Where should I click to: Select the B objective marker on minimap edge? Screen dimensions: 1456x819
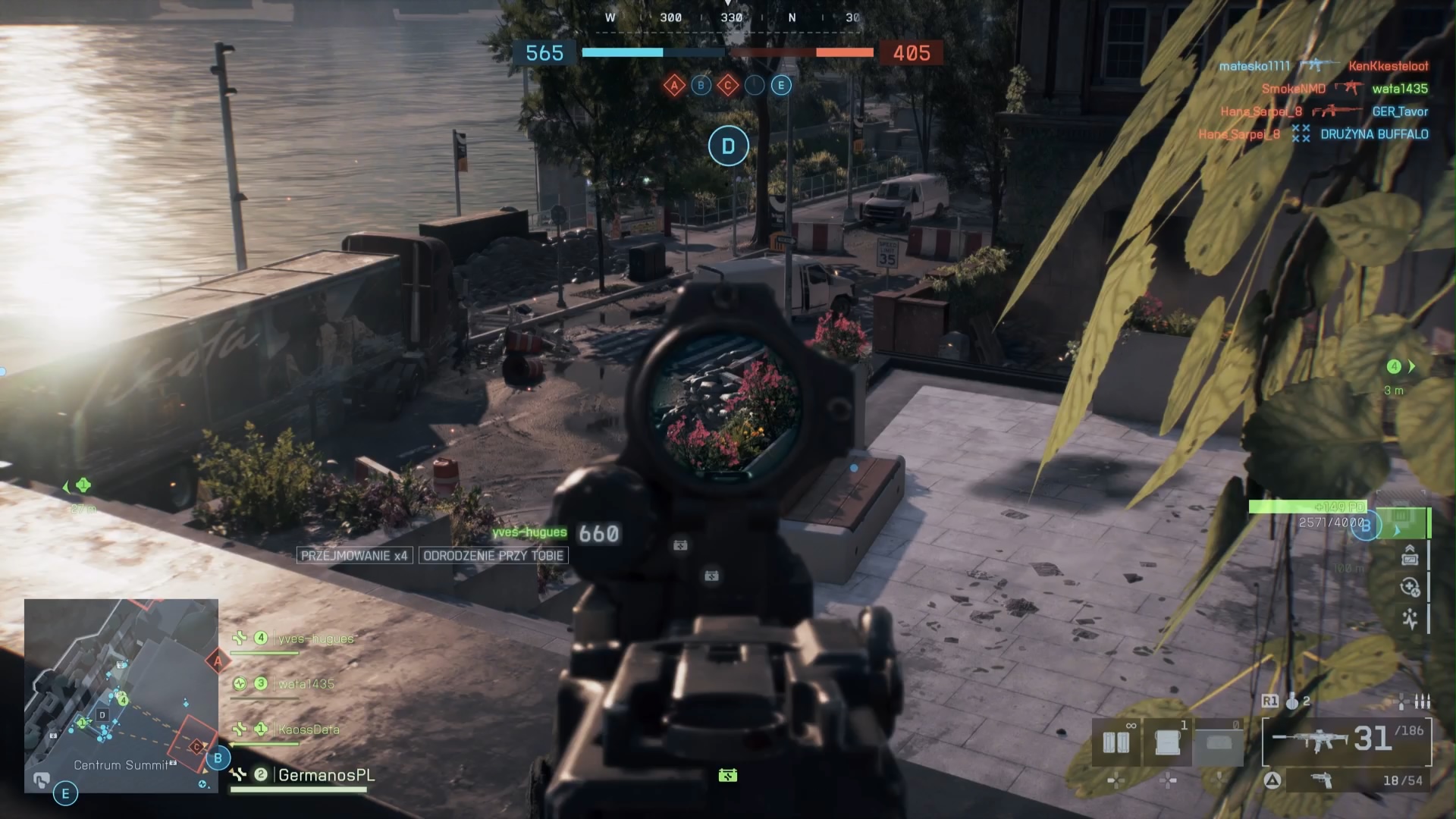218,758
